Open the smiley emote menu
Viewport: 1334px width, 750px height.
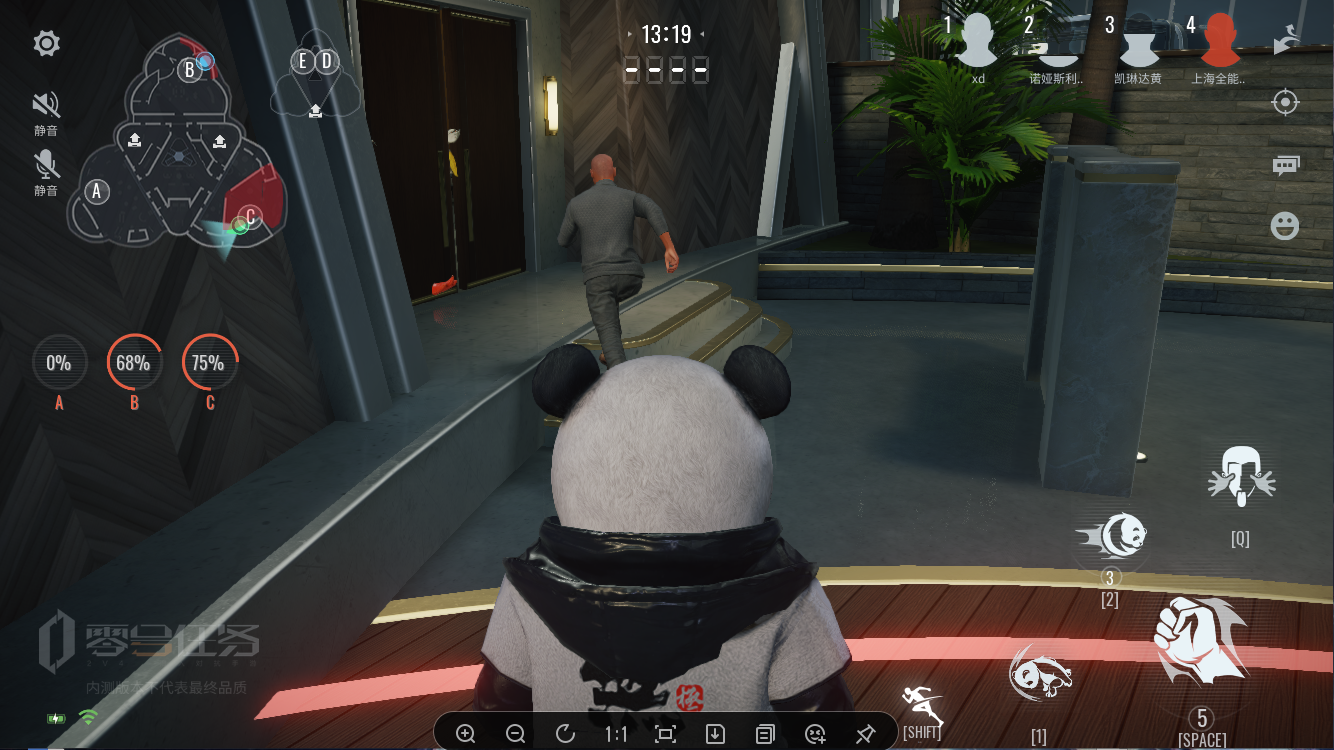pyautogui.click(x=1285, y=226)
